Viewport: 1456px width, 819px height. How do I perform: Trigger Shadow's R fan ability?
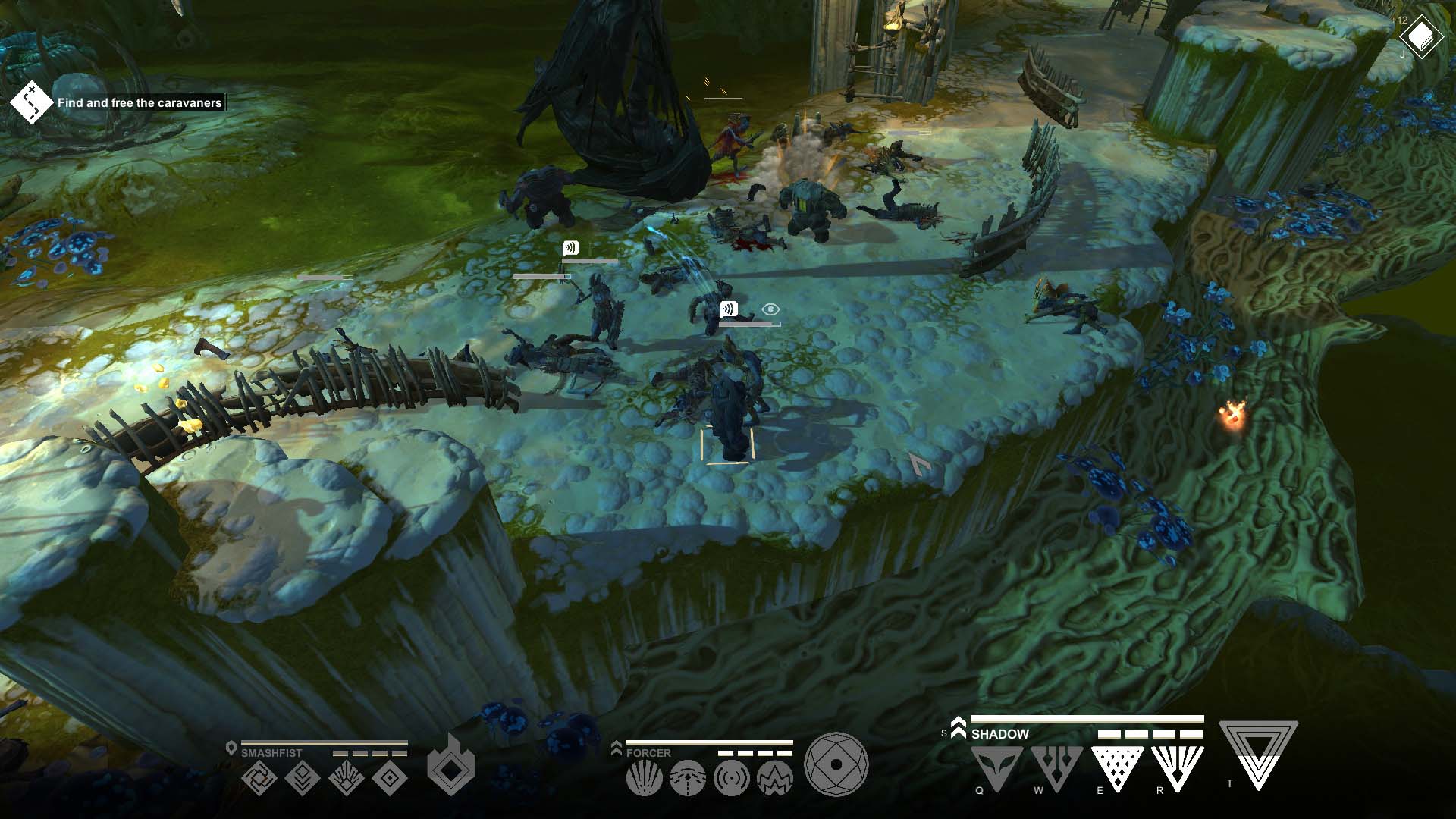click(x=1177, y=767)
